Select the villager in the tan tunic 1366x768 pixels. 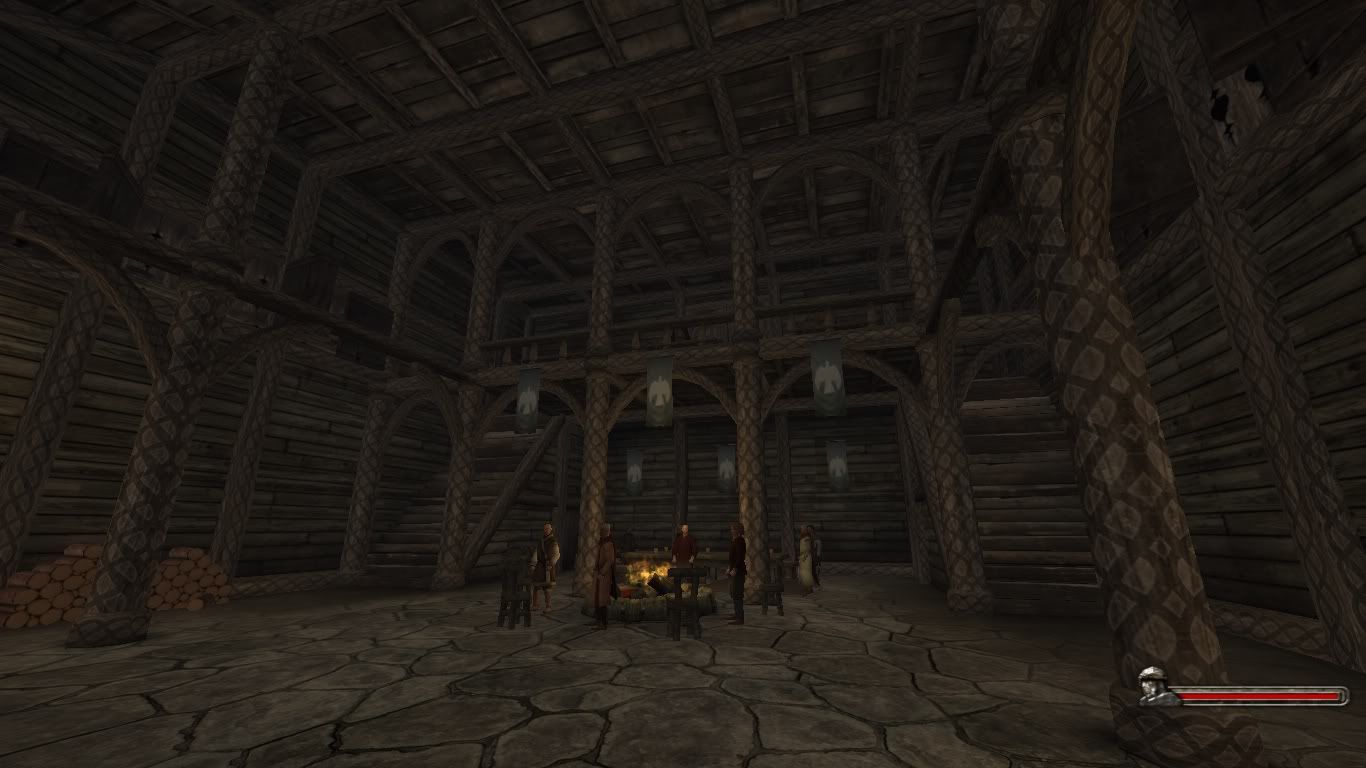(x=547, y=560)
